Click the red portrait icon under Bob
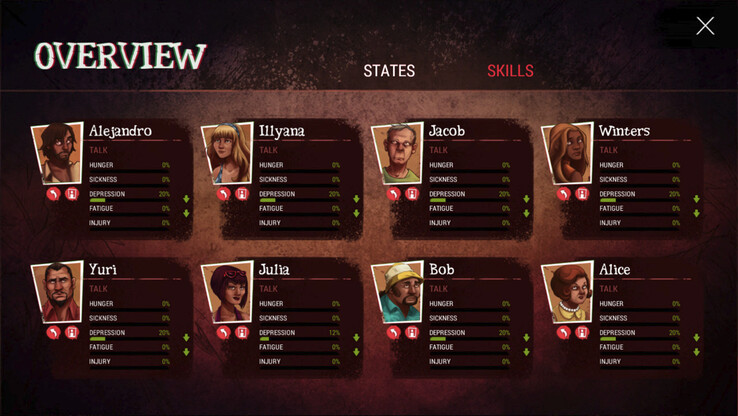Image resolution: width=738 pixels, height=416 pixels. 411,333
